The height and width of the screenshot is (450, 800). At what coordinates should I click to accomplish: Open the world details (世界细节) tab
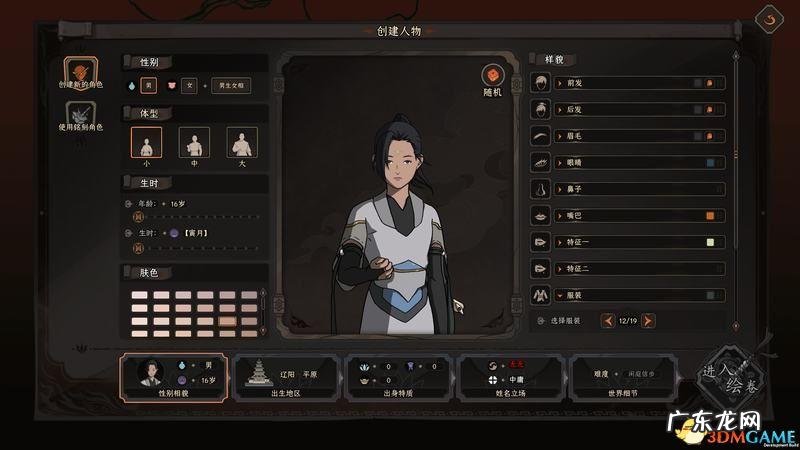(622, 376)
